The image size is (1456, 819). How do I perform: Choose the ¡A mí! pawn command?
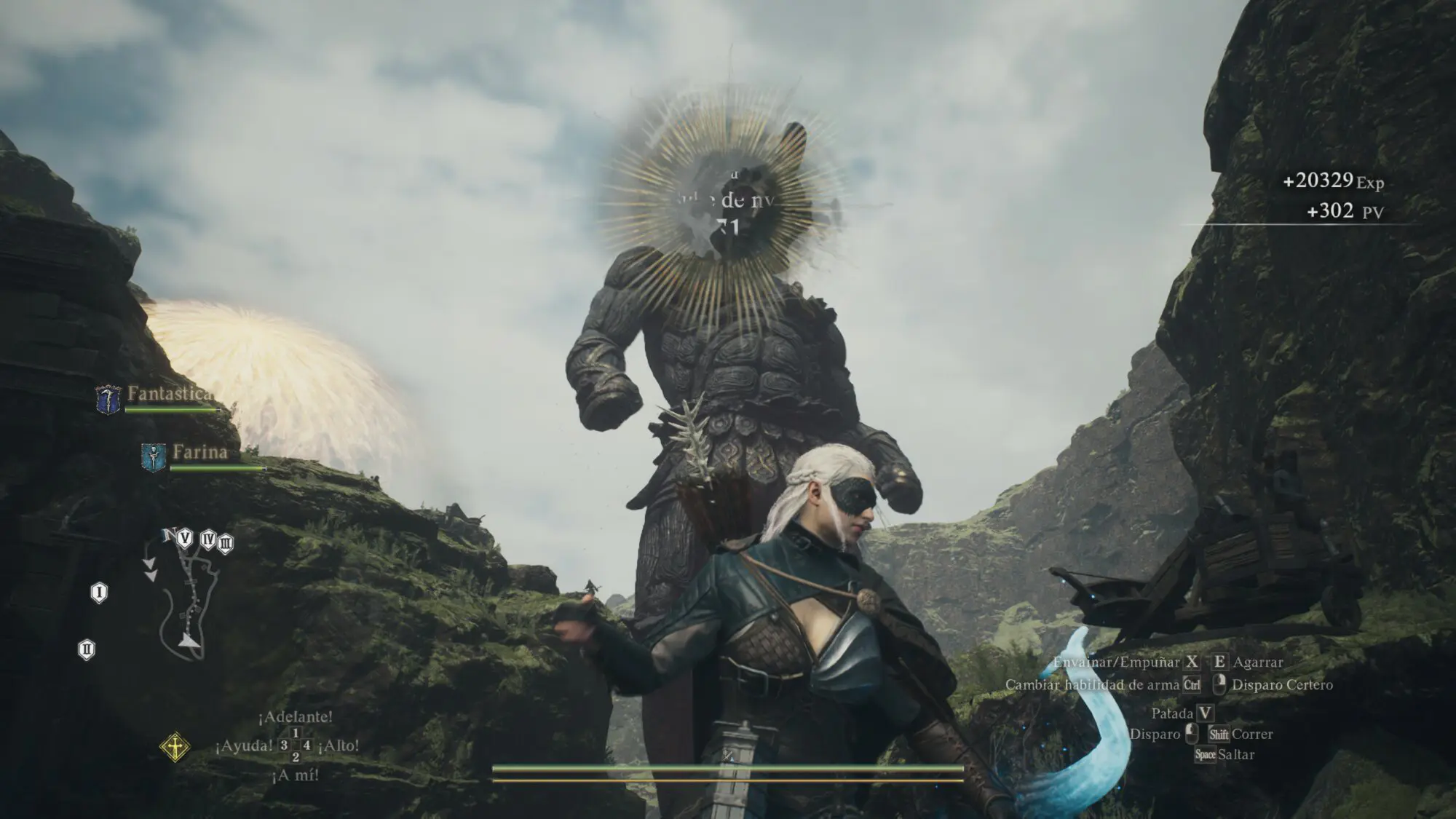(x=295, y=776)
